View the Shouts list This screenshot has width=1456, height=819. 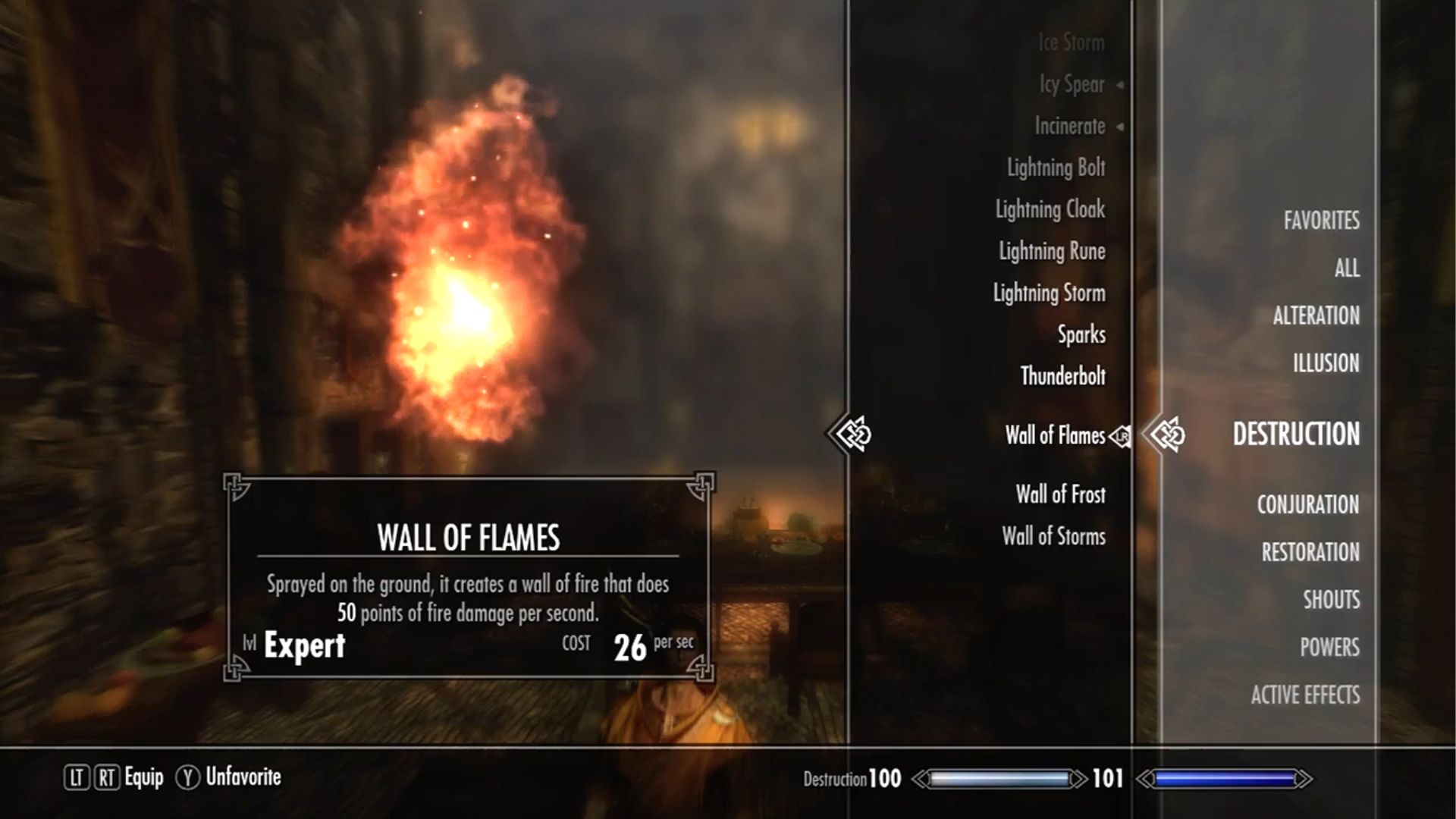point(1331,600)
